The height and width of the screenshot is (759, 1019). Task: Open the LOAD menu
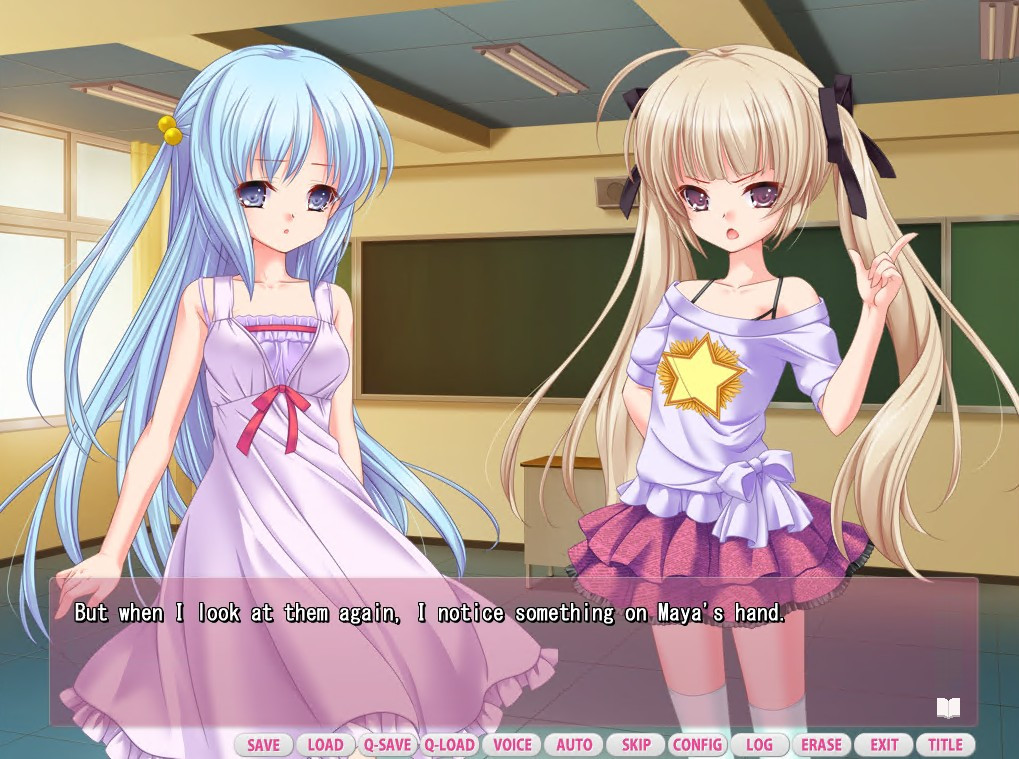click(325, 745)
